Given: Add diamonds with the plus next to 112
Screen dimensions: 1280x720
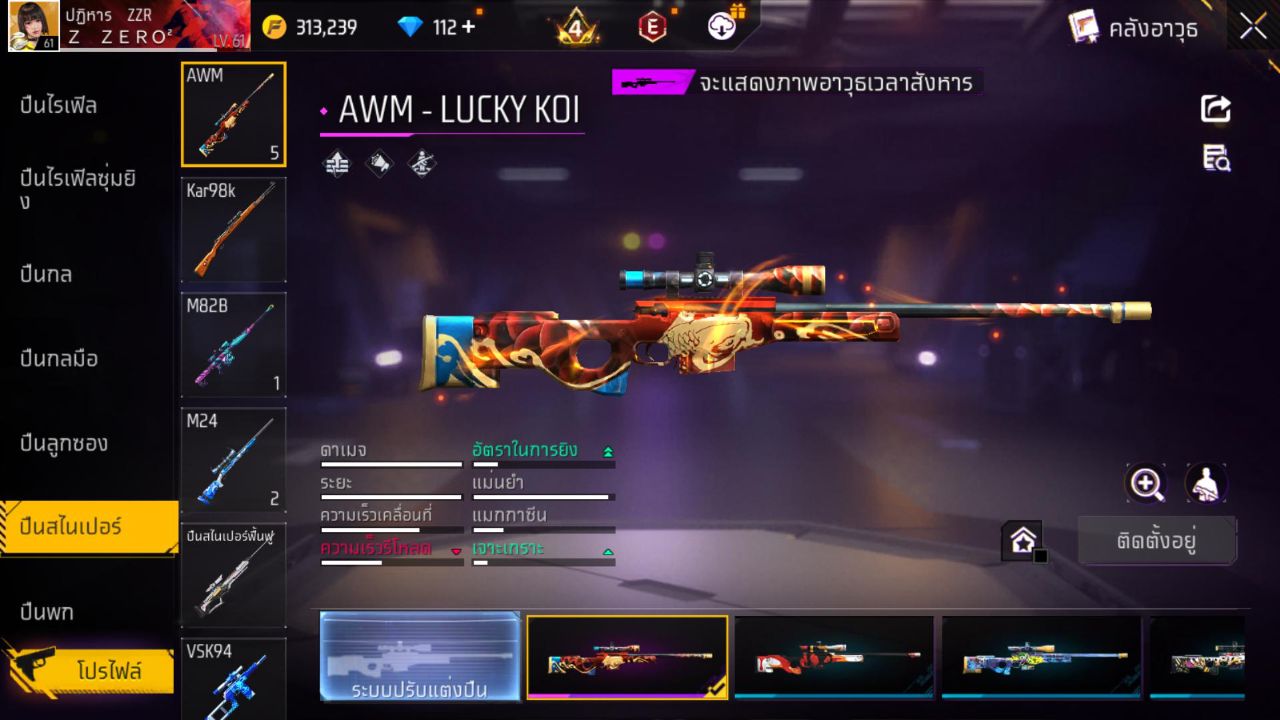Looking at the screenshot, I should tap(468, 27).
